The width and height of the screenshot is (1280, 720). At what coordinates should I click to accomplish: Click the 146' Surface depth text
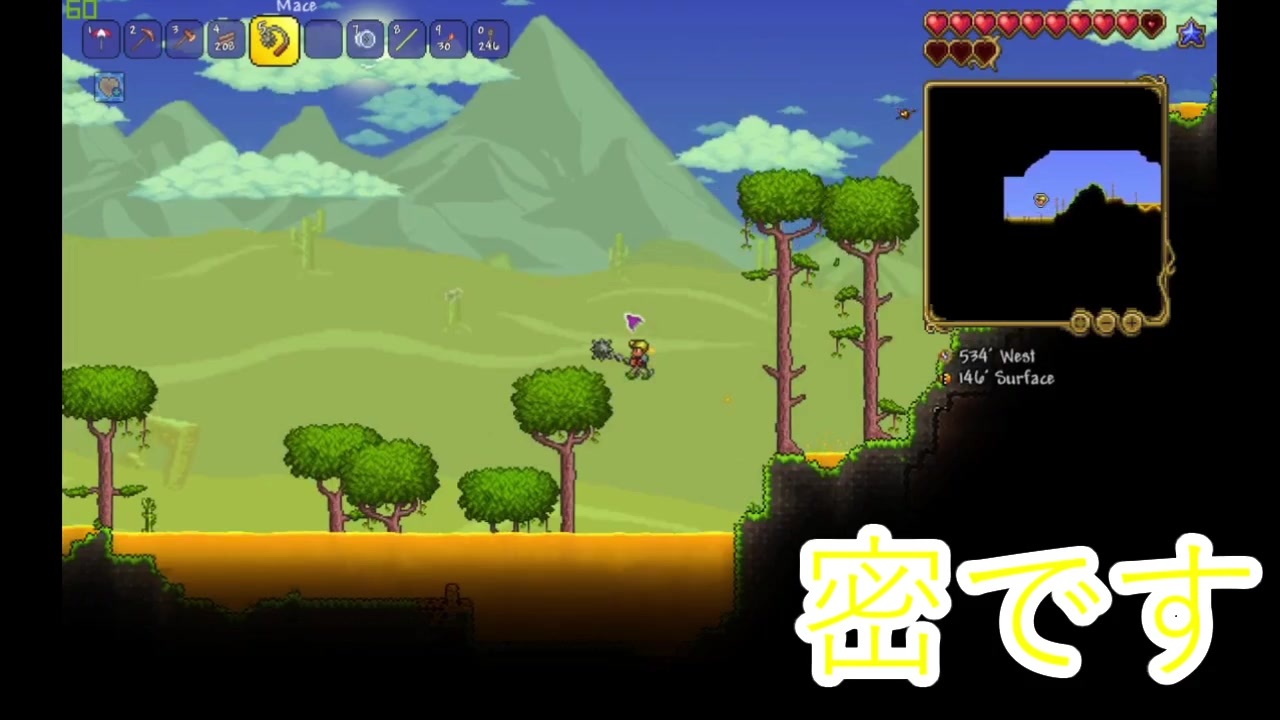tap(1006, 378)
